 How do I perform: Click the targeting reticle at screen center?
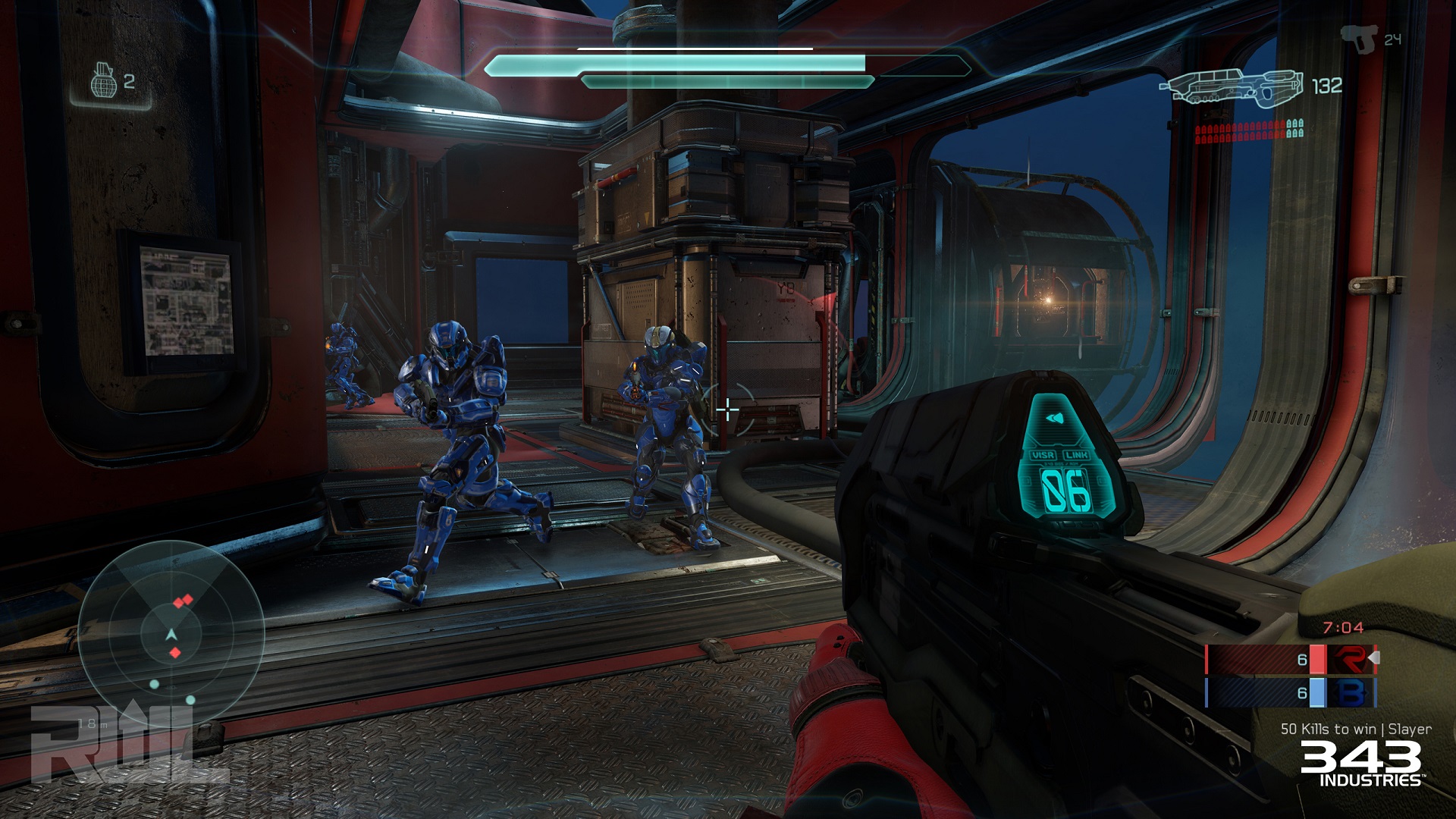click(728, 409)
